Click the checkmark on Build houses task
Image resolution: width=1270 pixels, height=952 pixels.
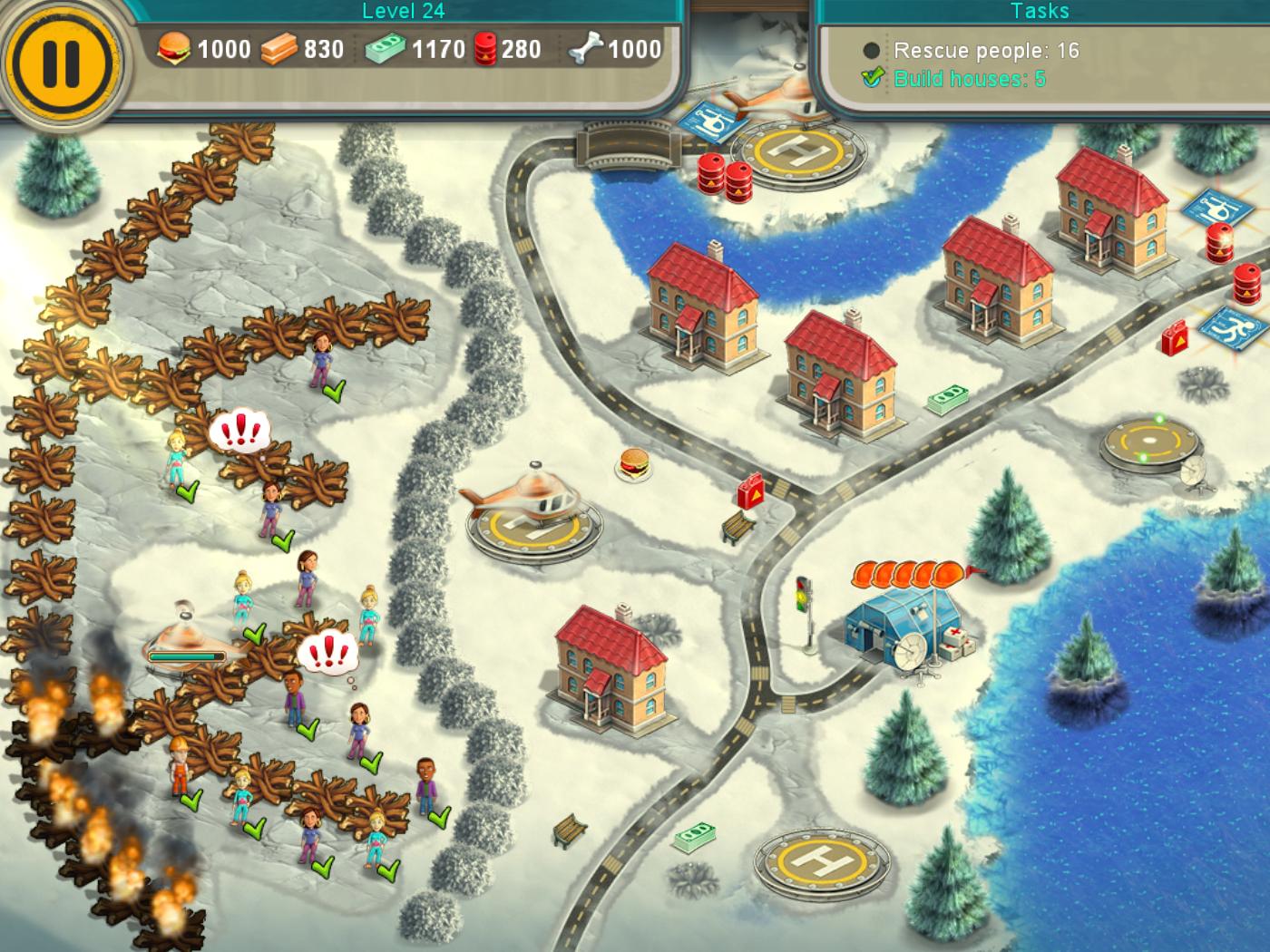(871, 77)
